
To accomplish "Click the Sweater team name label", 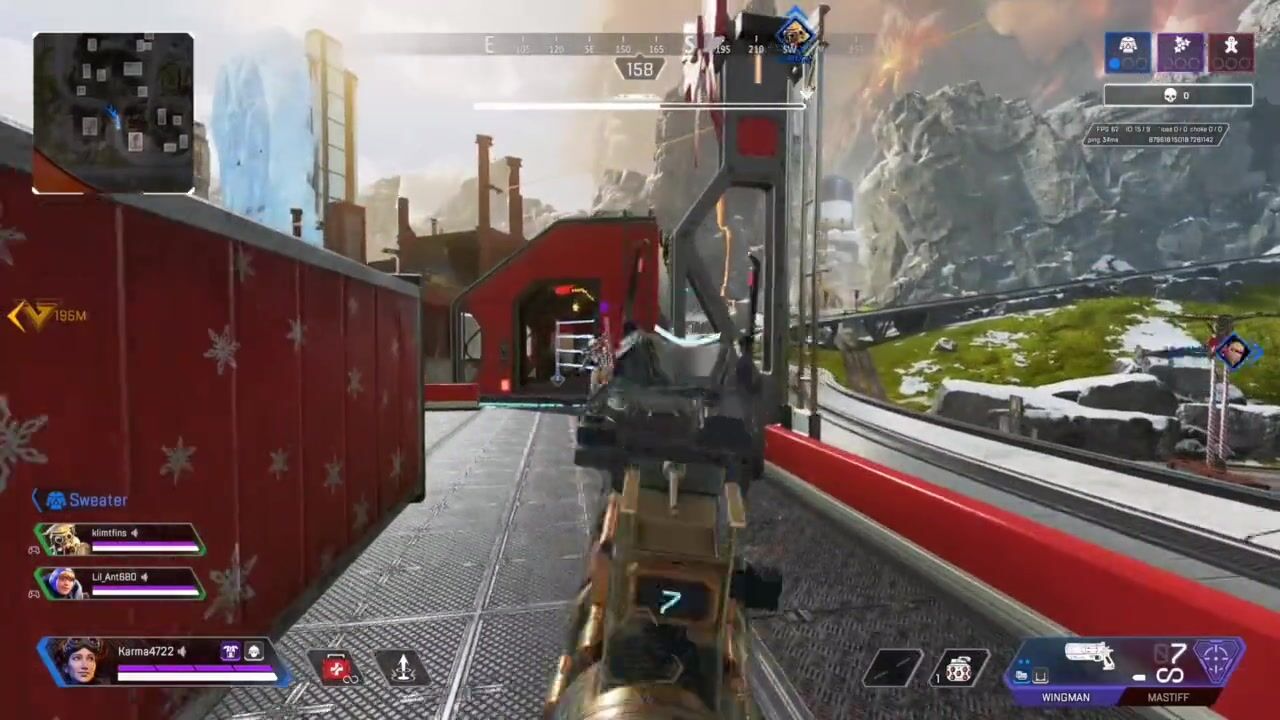I will pos(97,500).
